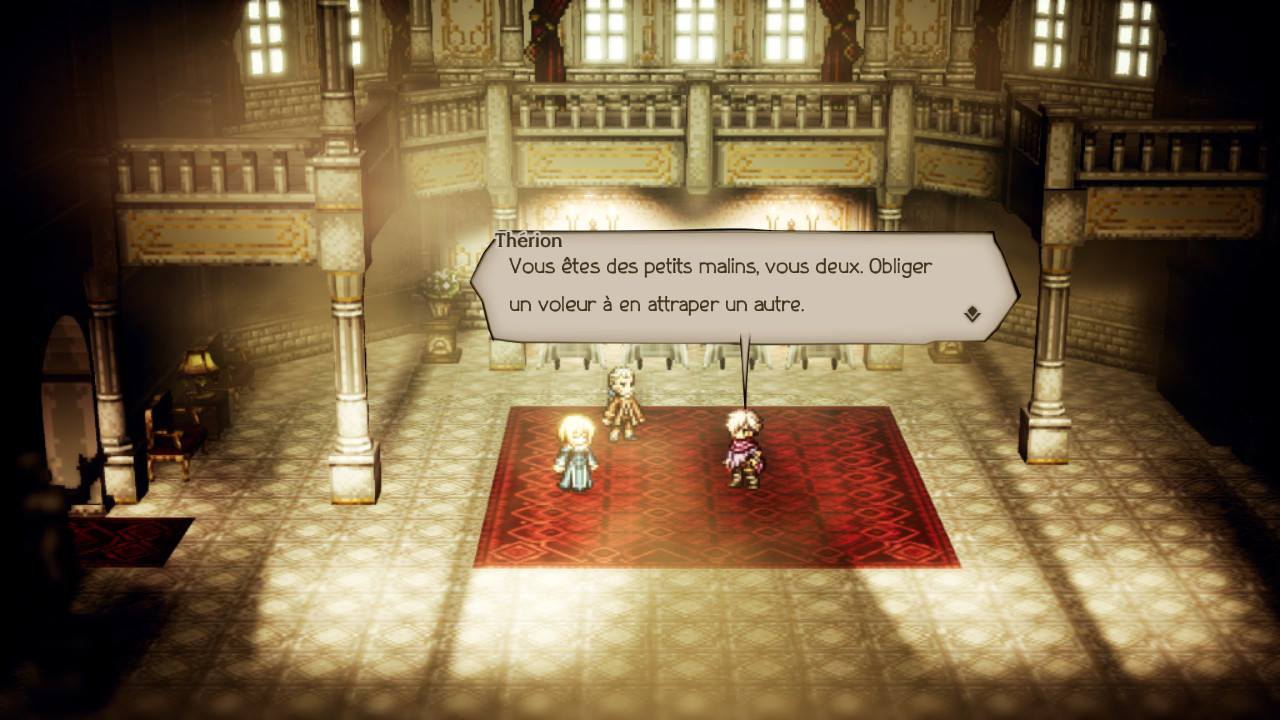Advance dialogue with the diamond arrow indicator
The width and height of the screenshot is (1280, 720).
tap(971, 314)
